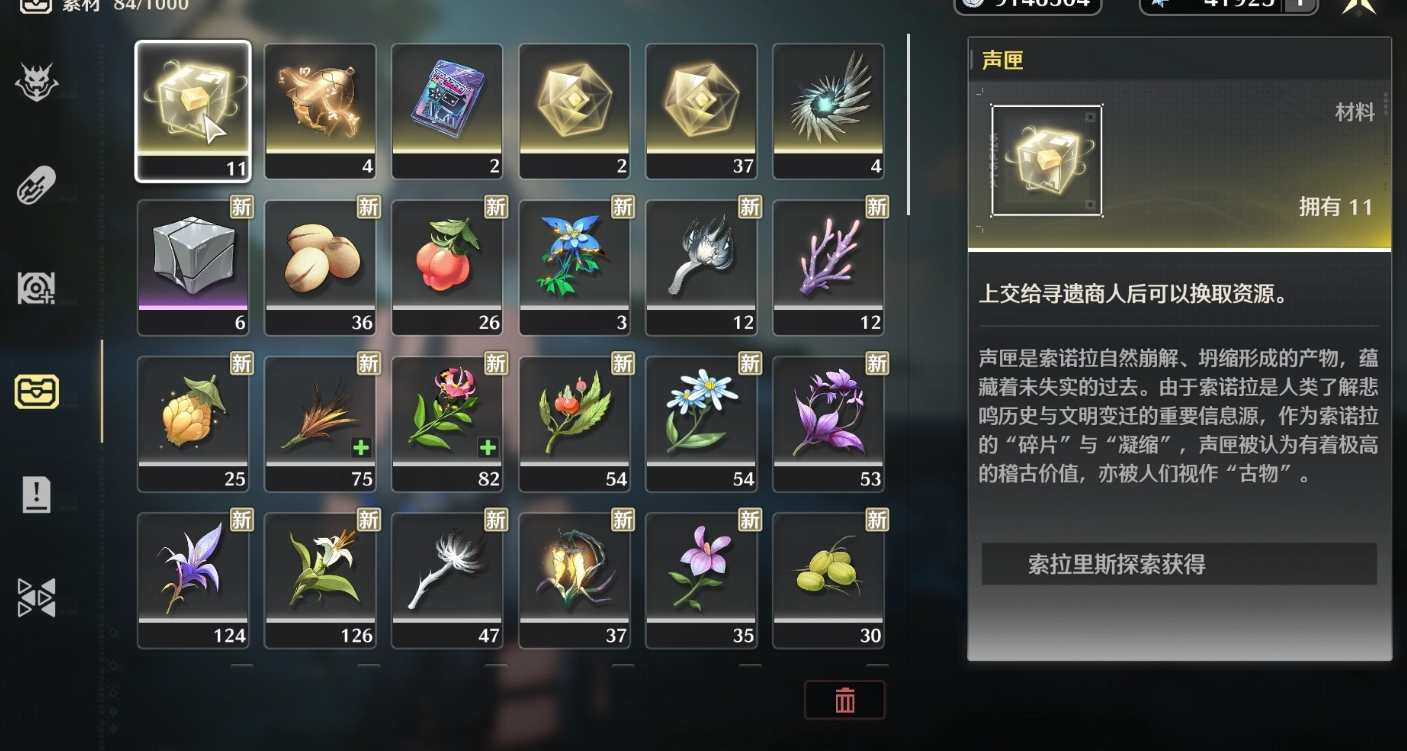Switch to the exclamation note category tab
The image size is (1407, 751).
click(x=37, y=494)
